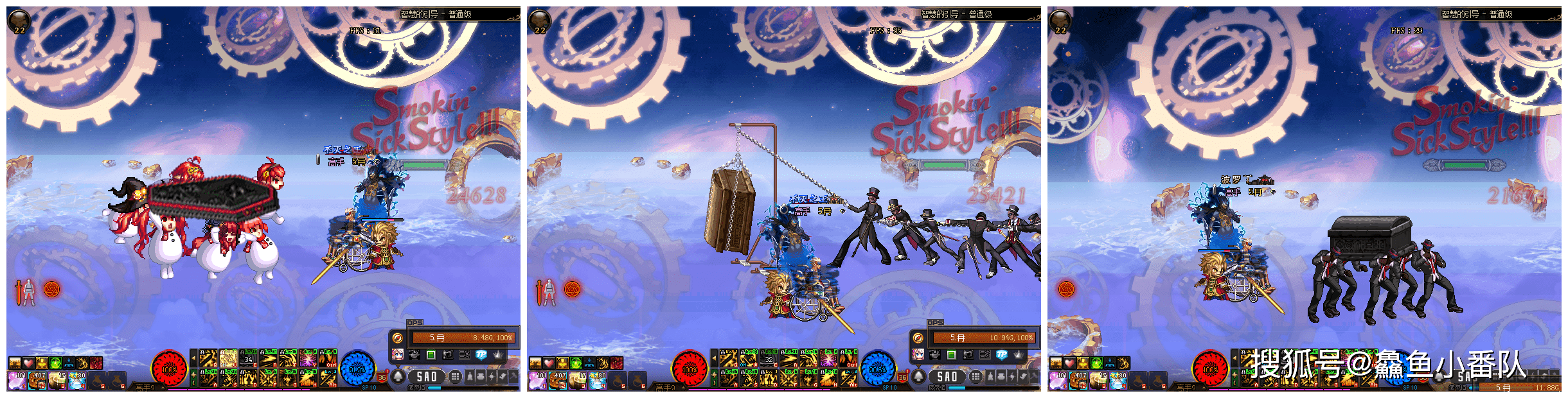The image size is (1568, 398).
Task: Click the skill bar's left arrow, FPS 85 frame
Action: point(714,358)
